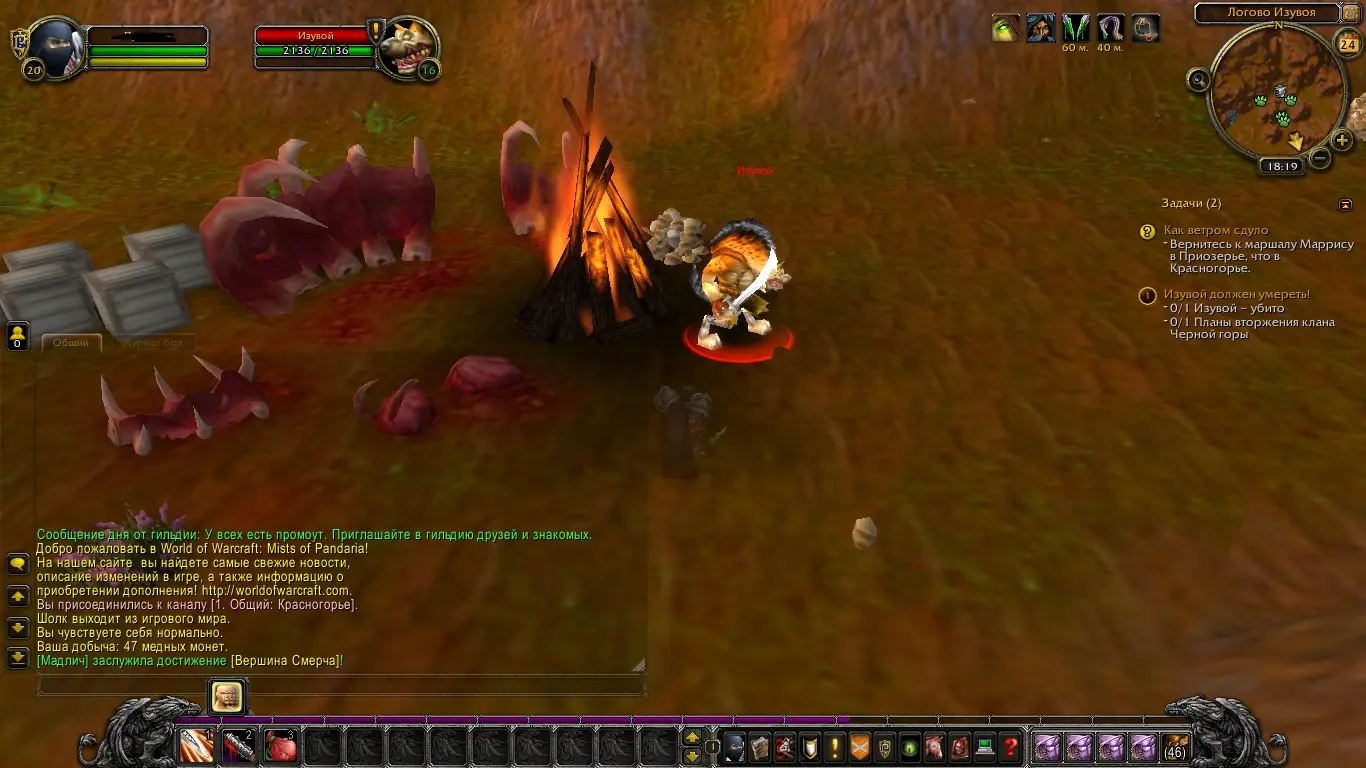Use the dagger strike ability in slot 1
The height and width of the screenshot is (768, 1366).
pos(197,746)
